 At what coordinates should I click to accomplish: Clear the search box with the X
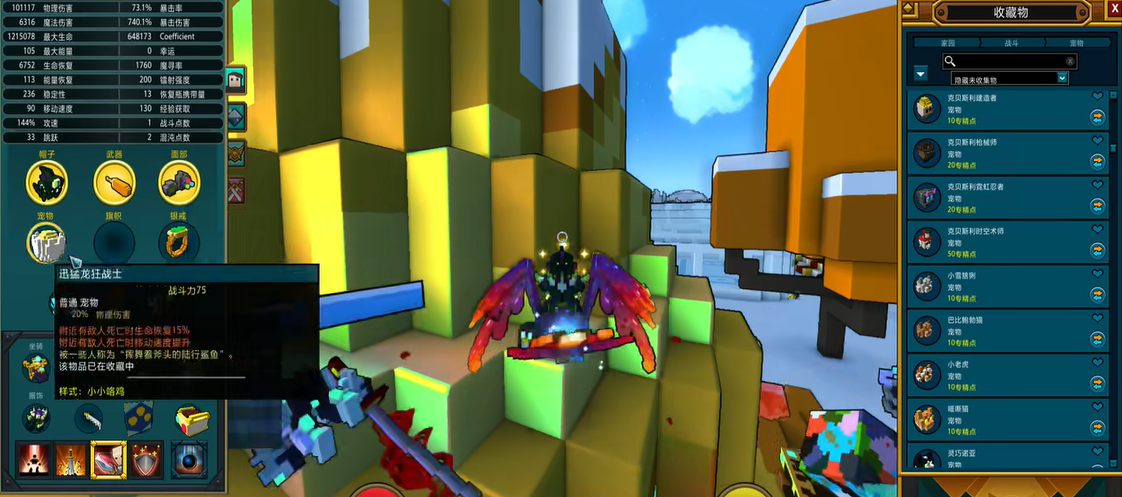[x=1070, y=61]
